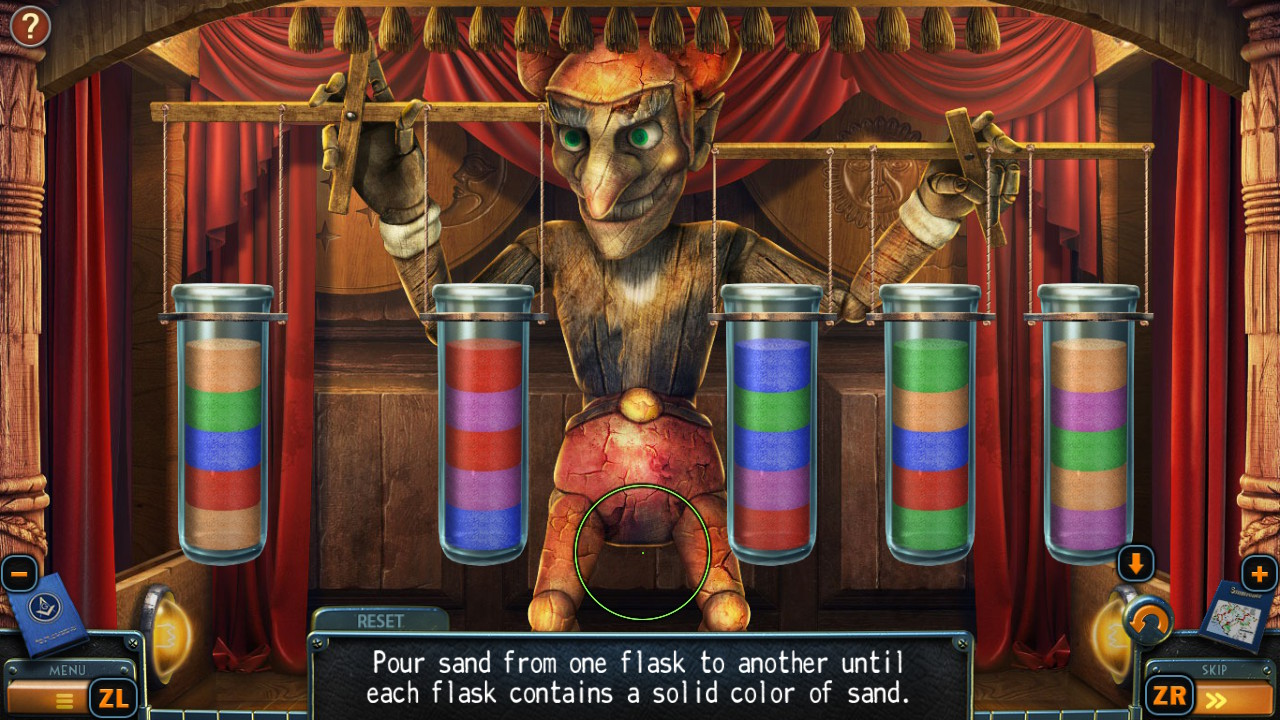The height and width of the screenshot is (720, 1280).
Task: Click the SKIP label plate
Action: (1213, 671)
